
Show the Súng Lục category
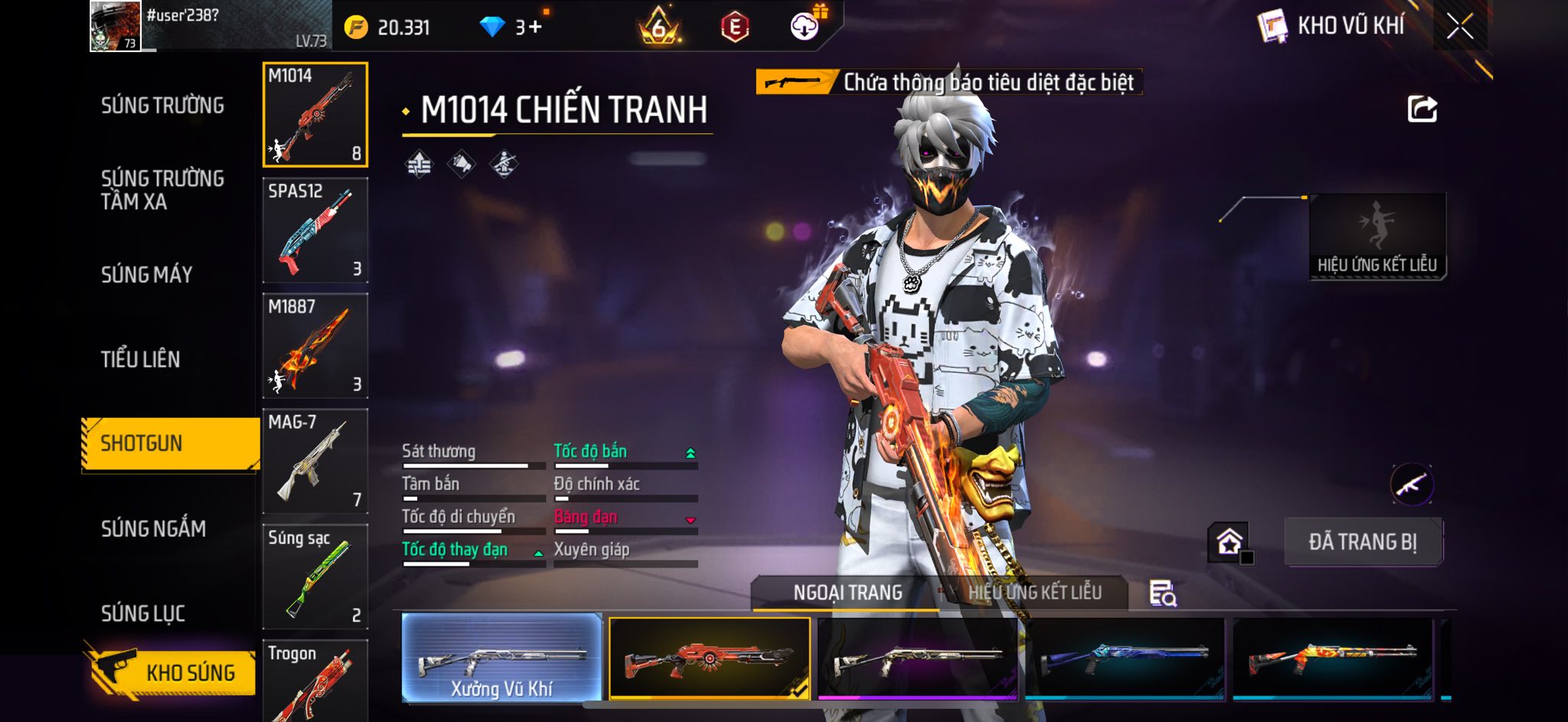tap(143, 613)
